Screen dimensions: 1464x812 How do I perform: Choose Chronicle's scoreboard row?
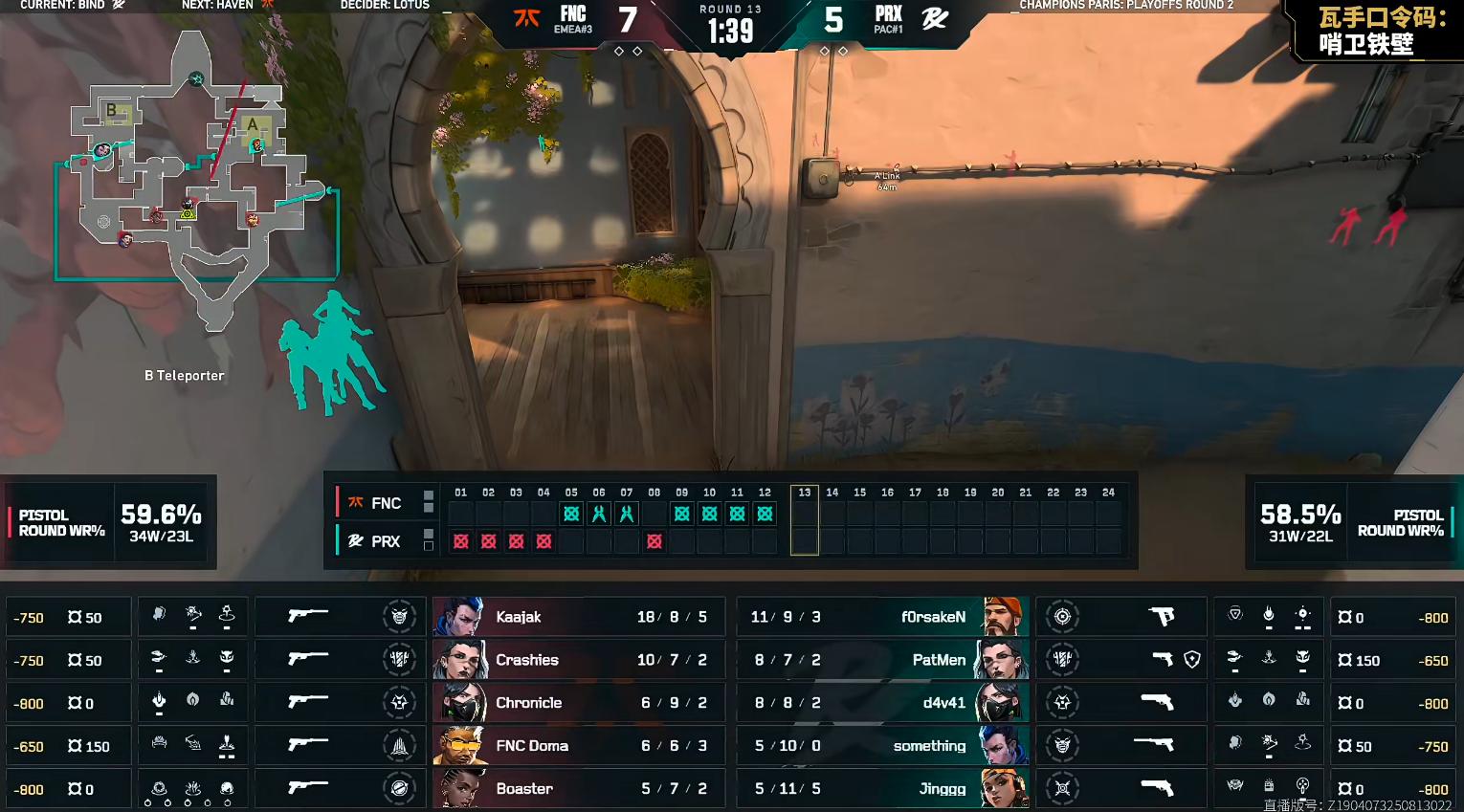[578, 703]
